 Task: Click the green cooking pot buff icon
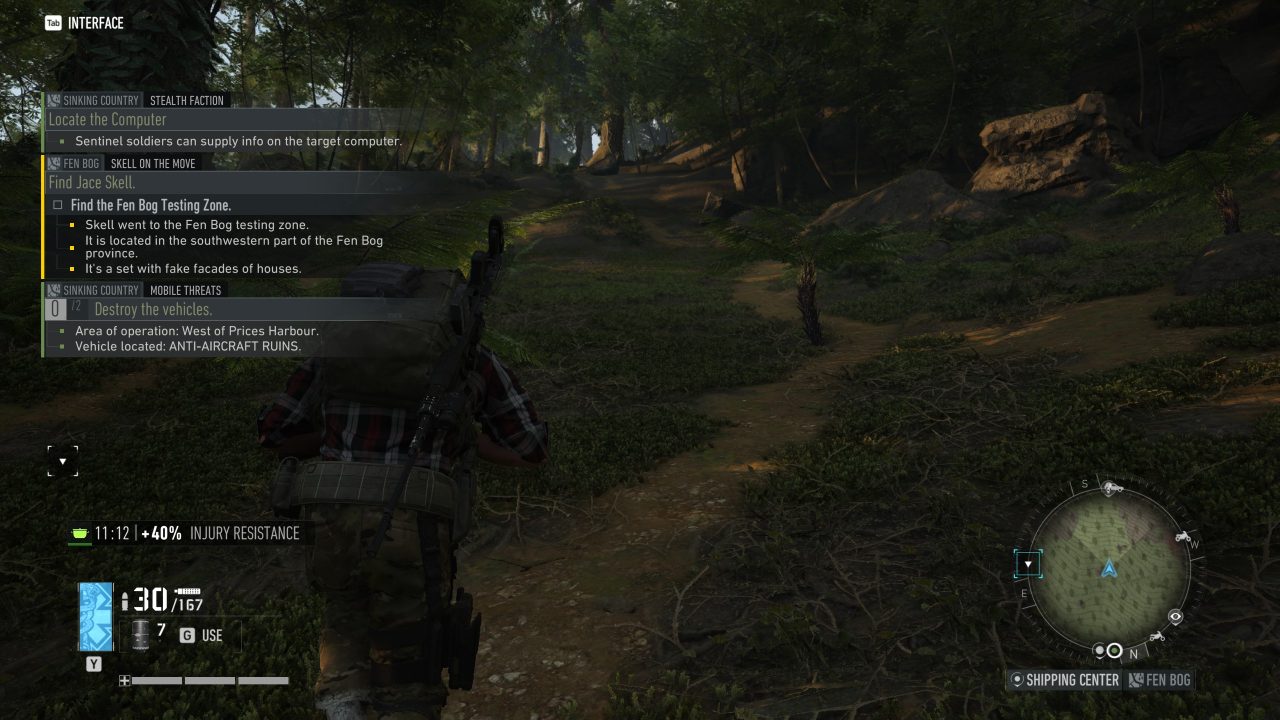tap(79, 533)
